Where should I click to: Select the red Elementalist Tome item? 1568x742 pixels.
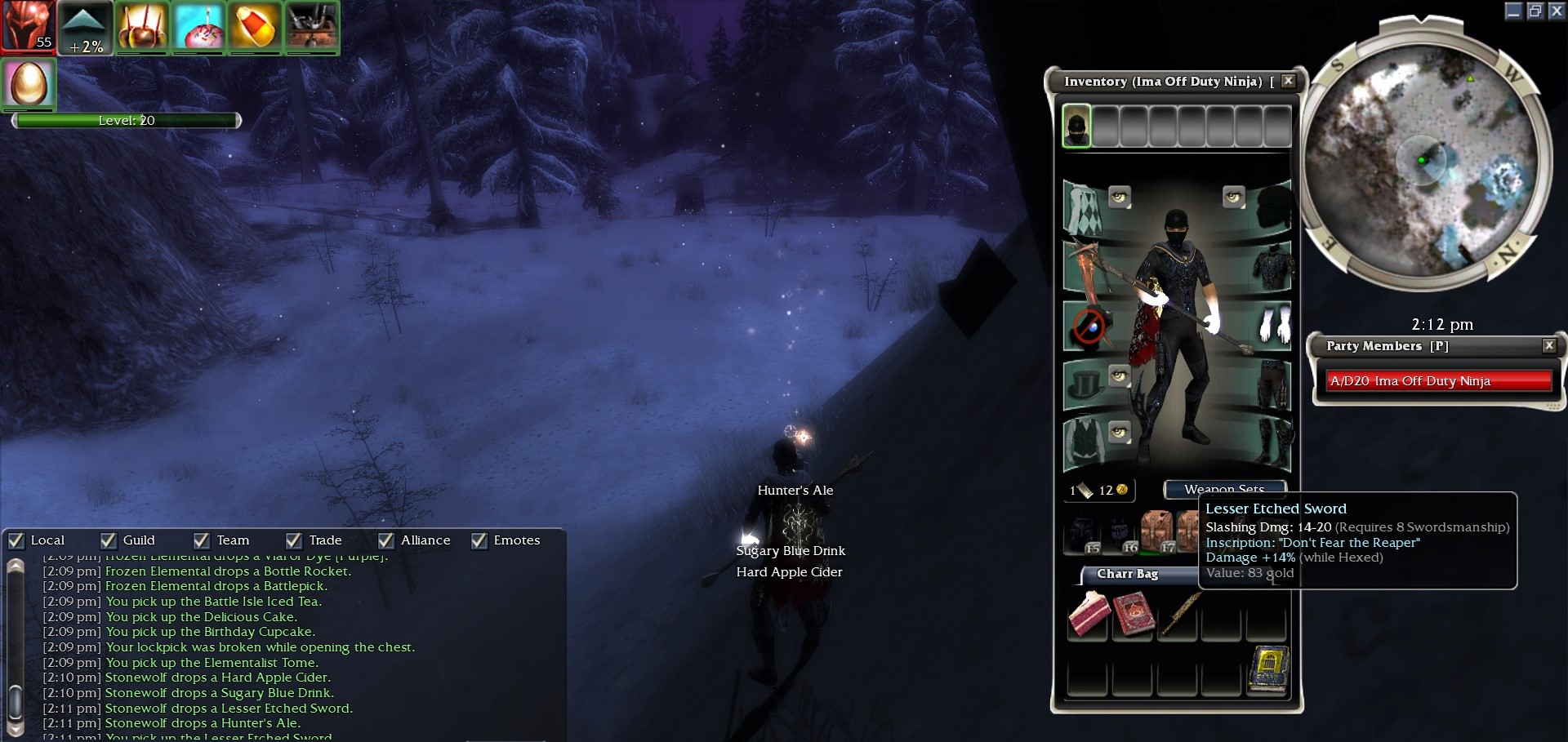(1134, 615)
